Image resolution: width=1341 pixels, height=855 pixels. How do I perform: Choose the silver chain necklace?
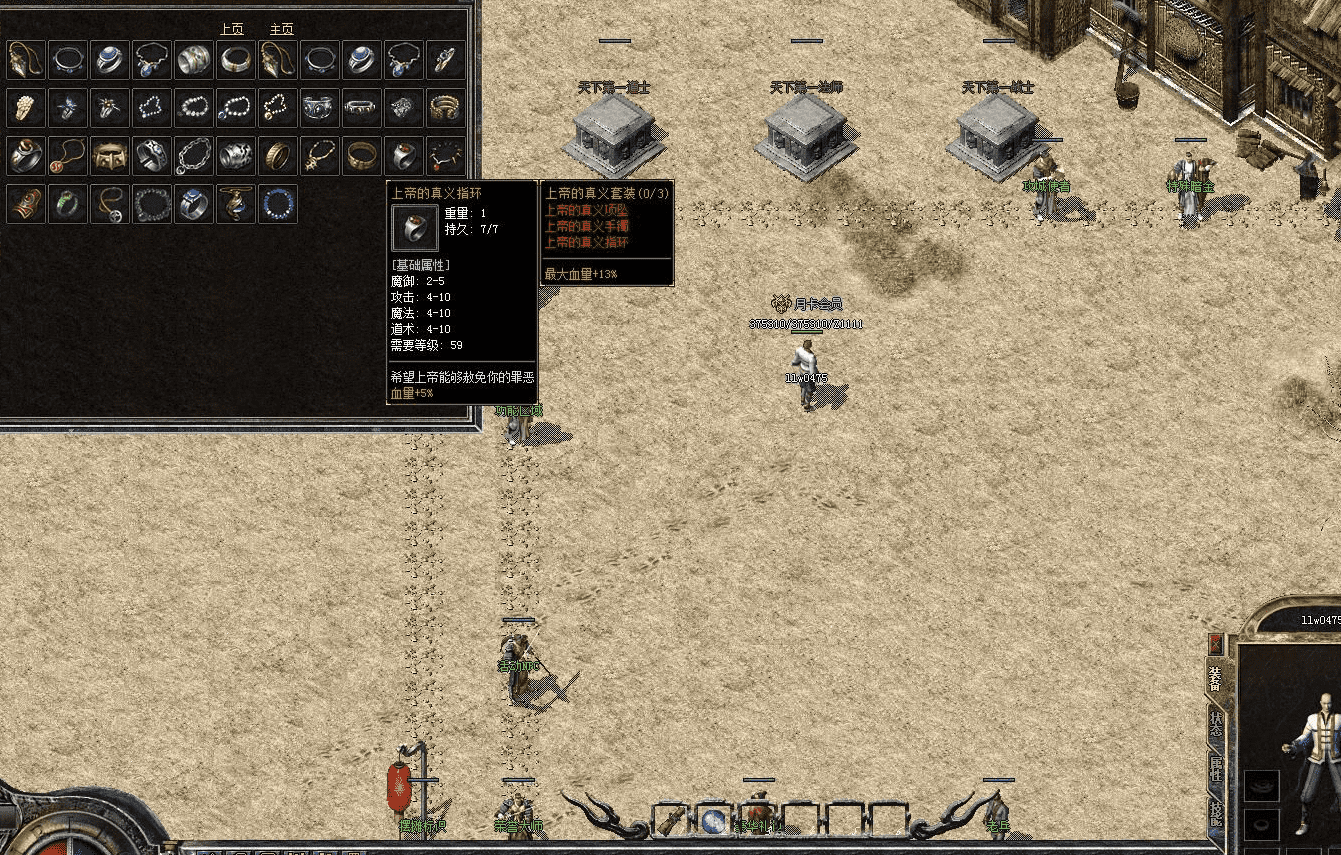(x=194, y=156)
